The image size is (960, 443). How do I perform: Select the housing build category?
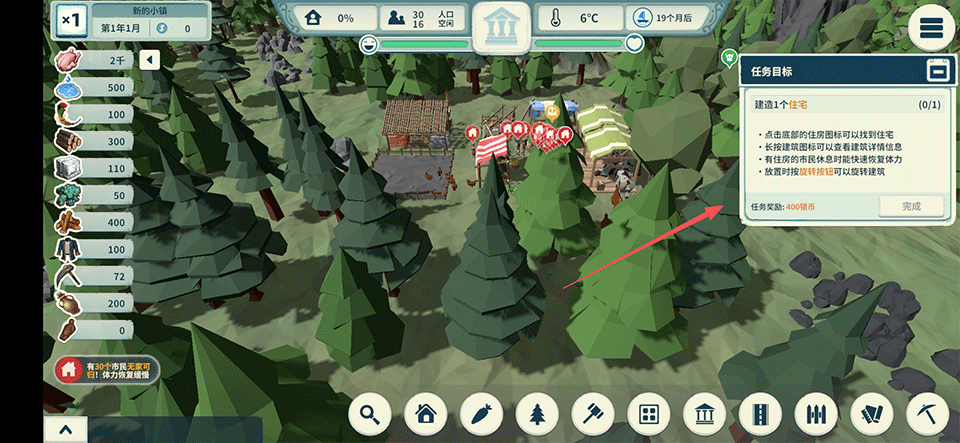427,414
